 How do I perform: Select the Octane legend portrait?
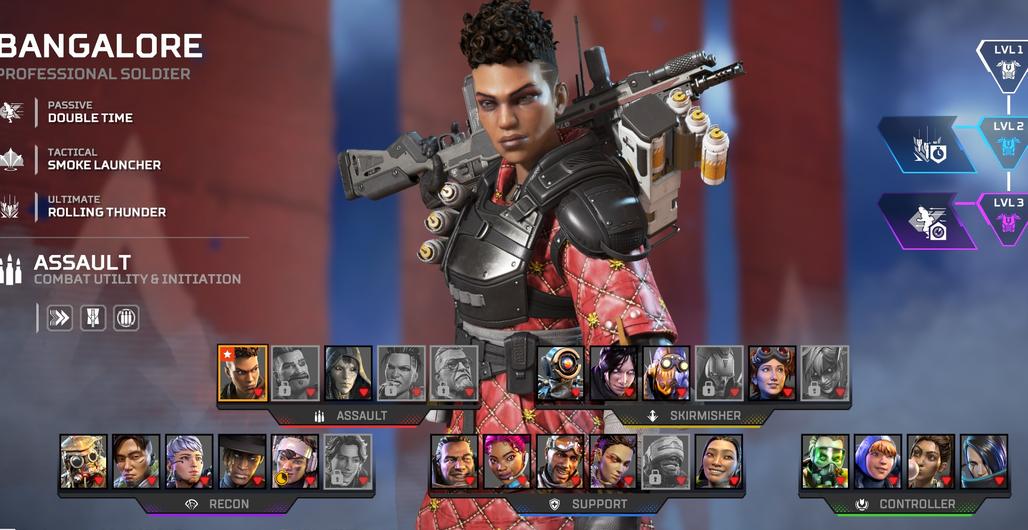[666, 373]
